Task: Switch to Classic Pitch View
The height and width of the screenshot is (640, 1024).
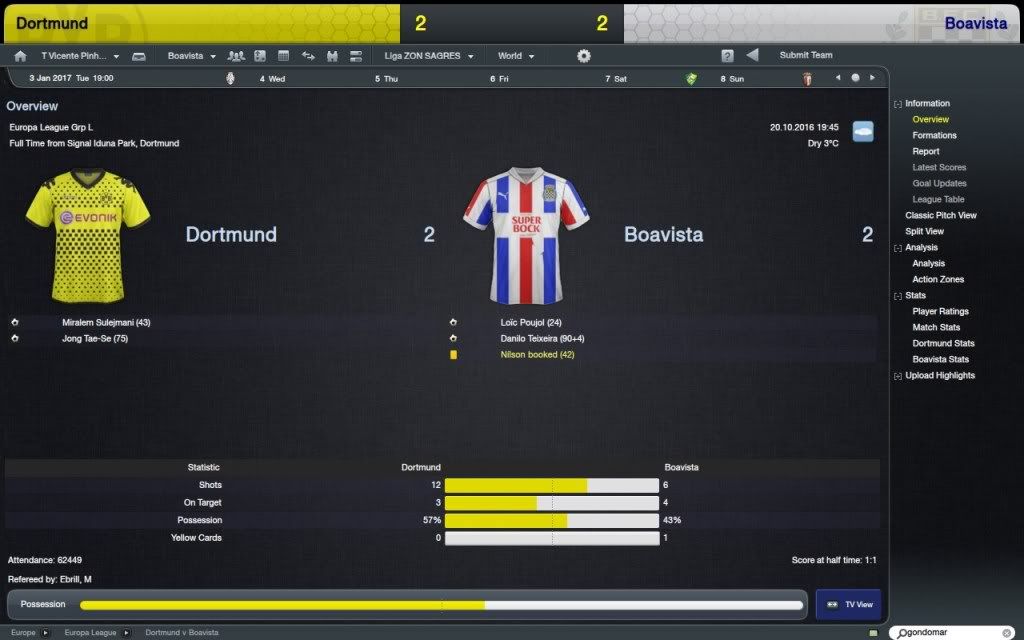Action: pyautogui.click(x=940, y=215)
